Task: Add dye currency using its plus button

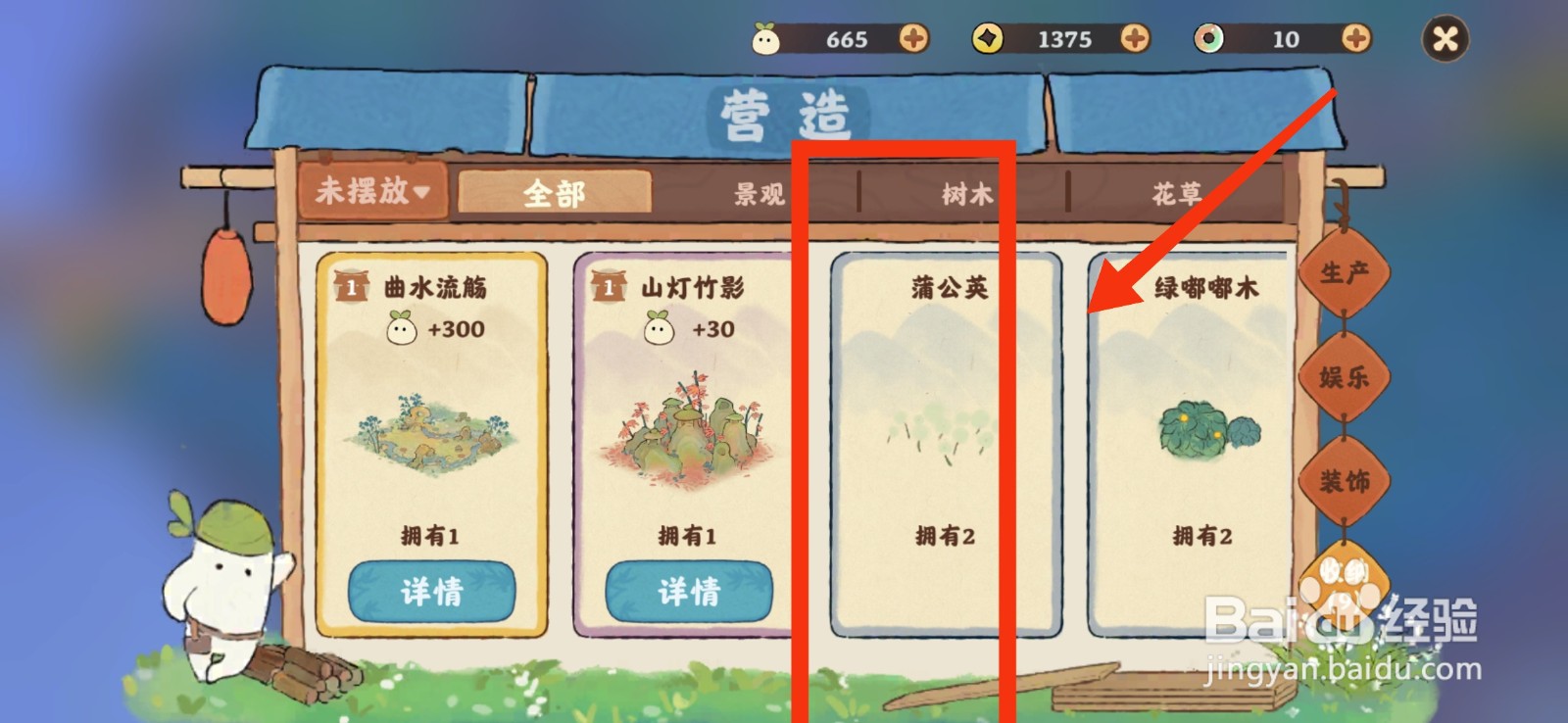Action: (x=1355, y=39)
